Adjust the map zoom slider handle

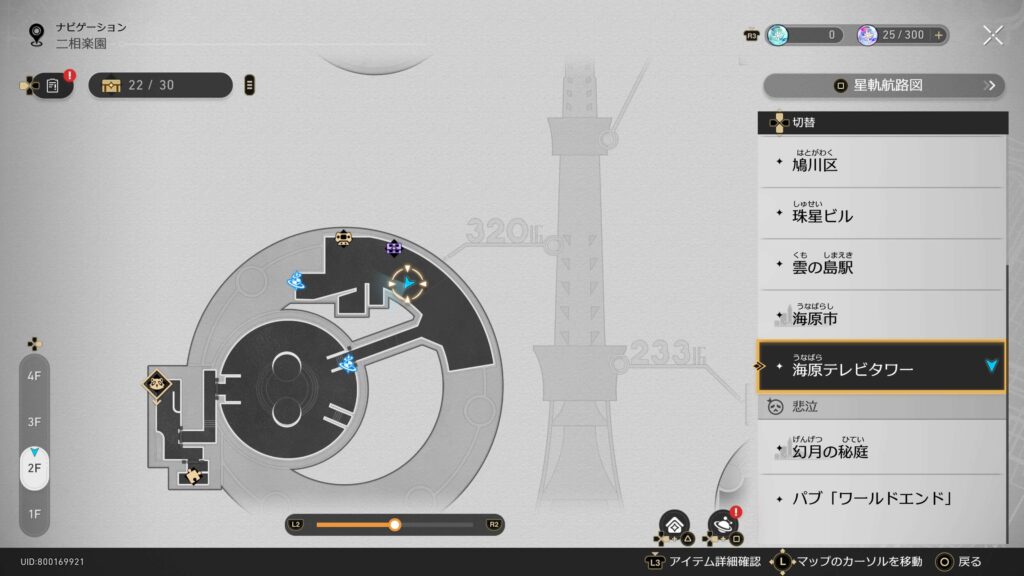[395, 524]
